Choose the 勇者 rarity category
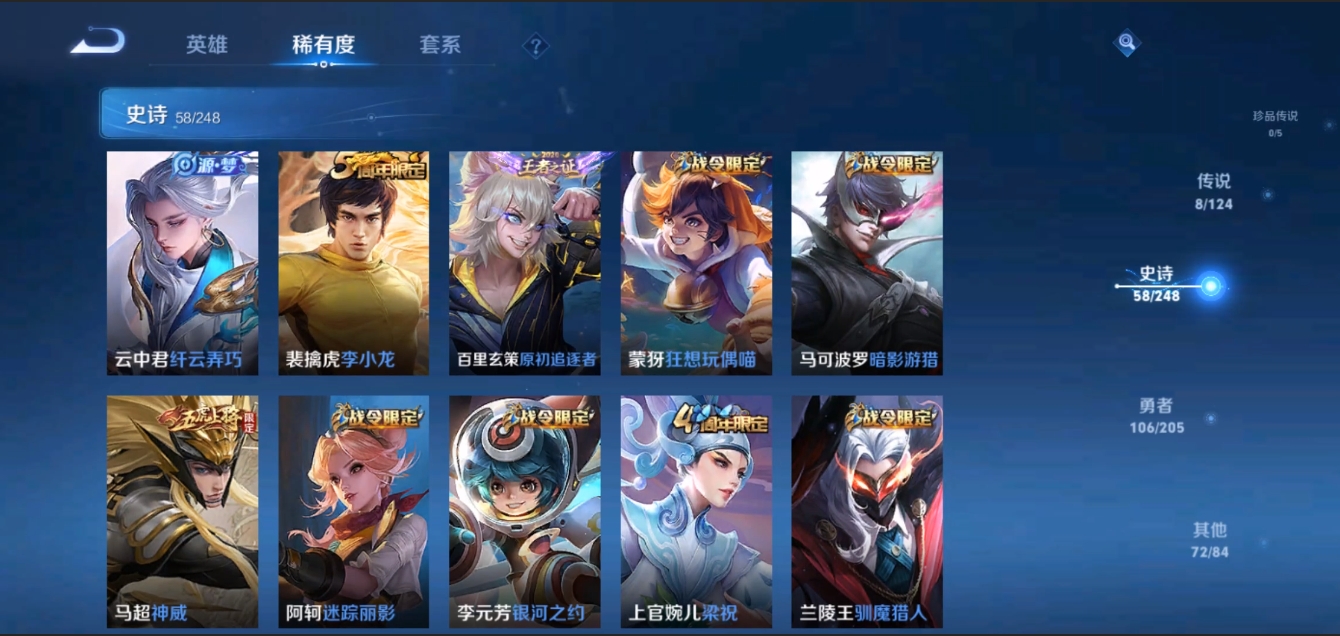The width and height of the screenshot is (1340, 636). (1156, 415)
